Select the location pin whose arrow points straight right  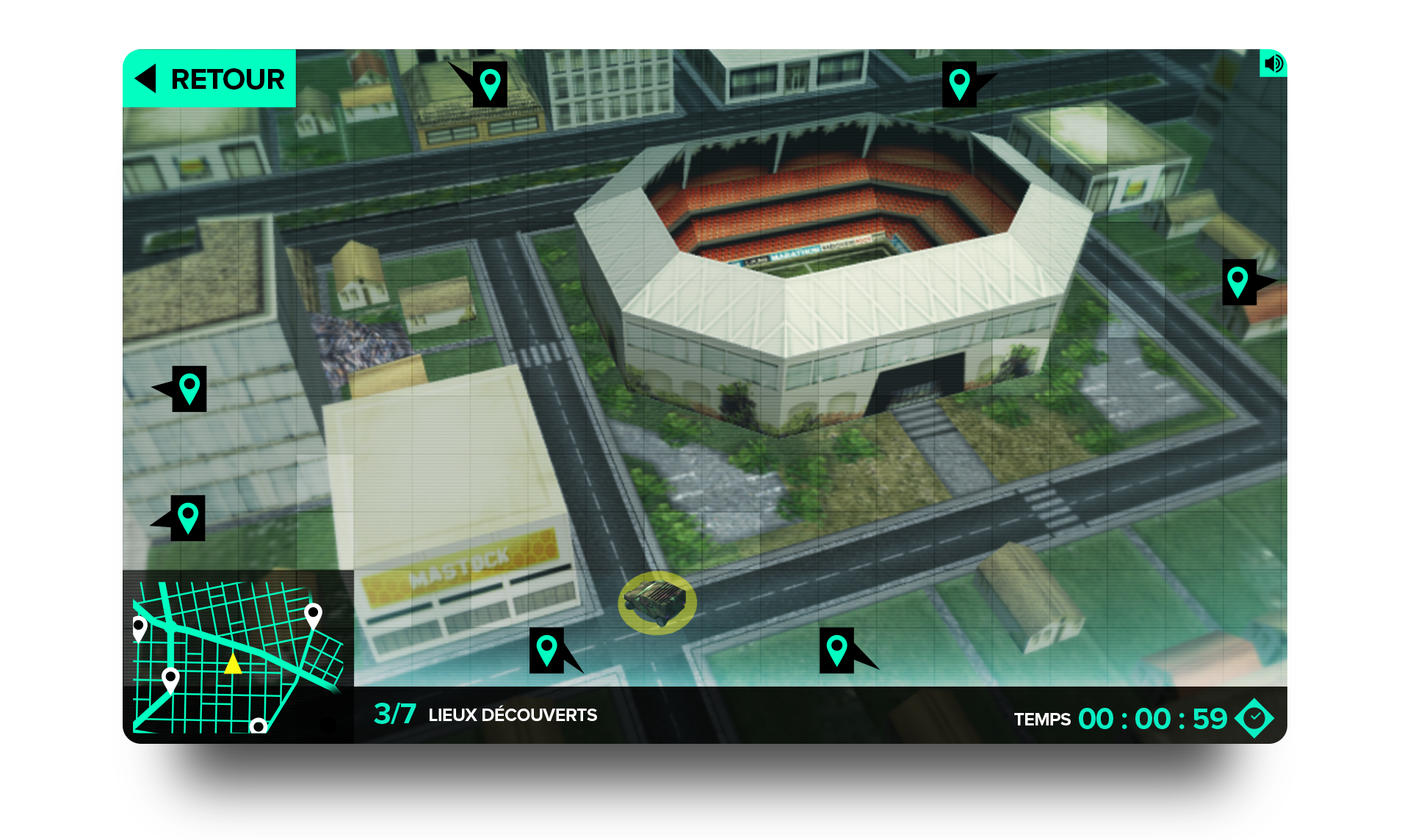(1239, 282)
